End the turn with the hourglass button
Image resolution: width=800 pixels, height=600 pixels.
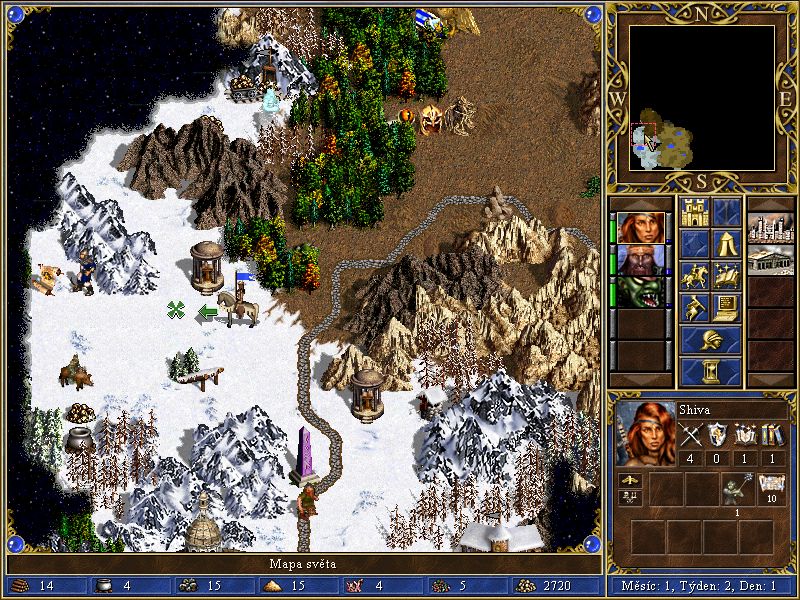point(711,371)
